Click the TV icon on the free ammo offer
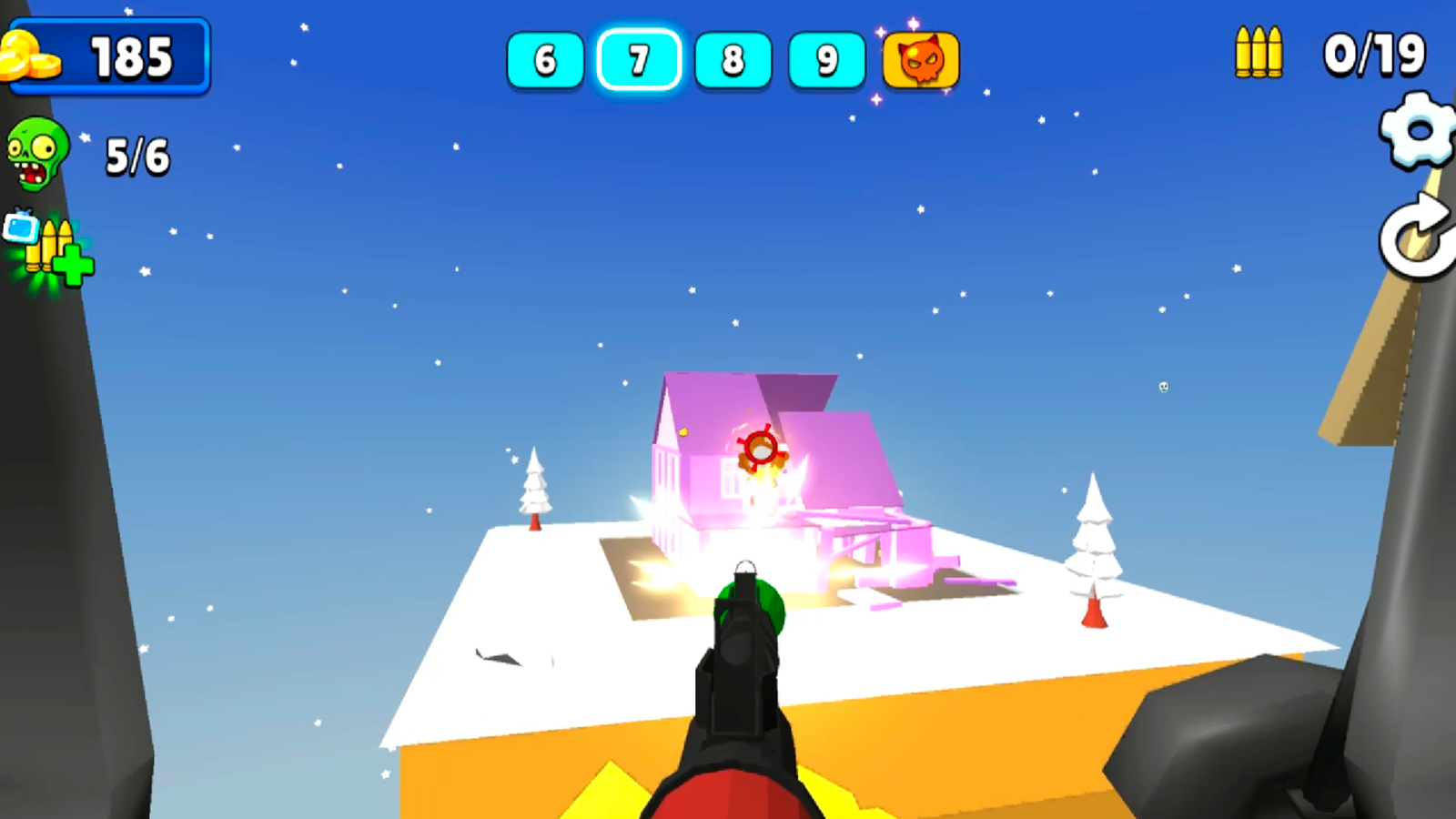This screenshot has height=819, width=1456. pos(20,227)
